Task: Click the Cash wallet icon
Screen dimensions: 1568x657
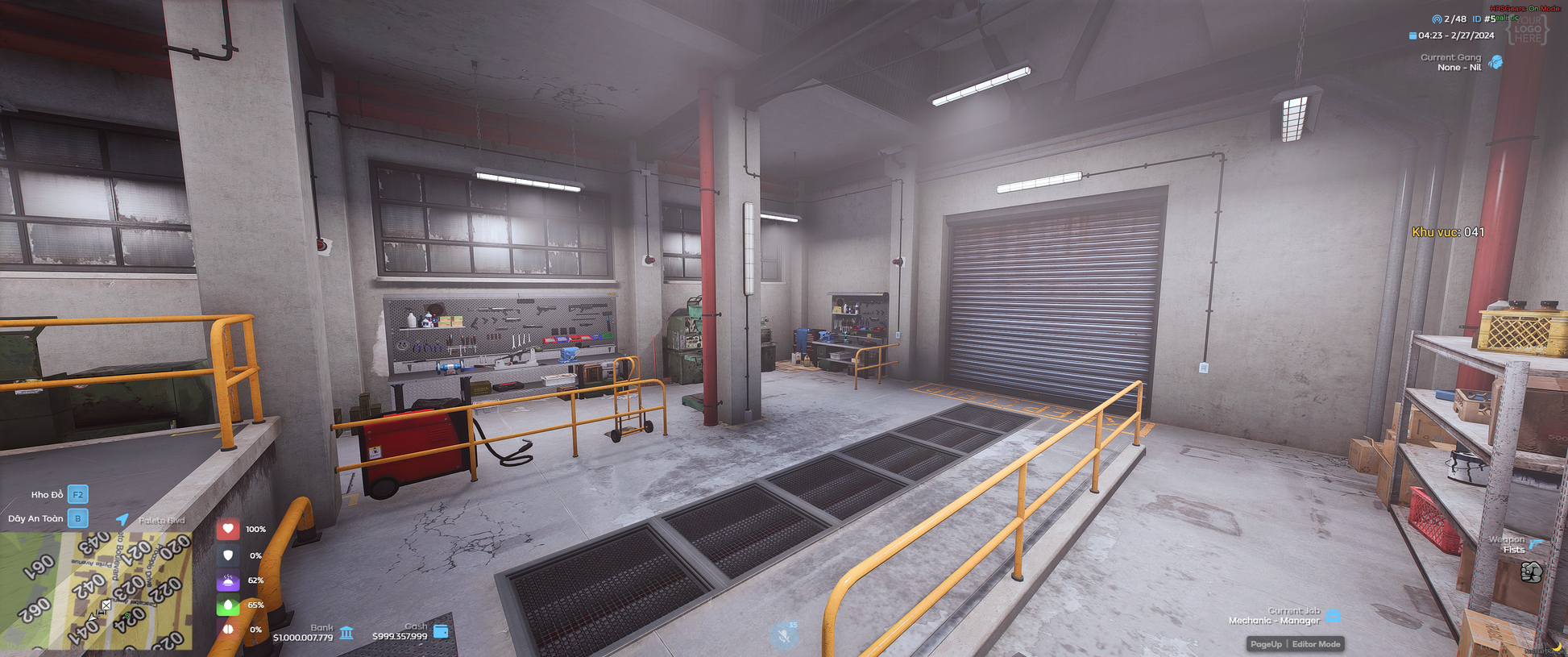Action: pos(441,630)
